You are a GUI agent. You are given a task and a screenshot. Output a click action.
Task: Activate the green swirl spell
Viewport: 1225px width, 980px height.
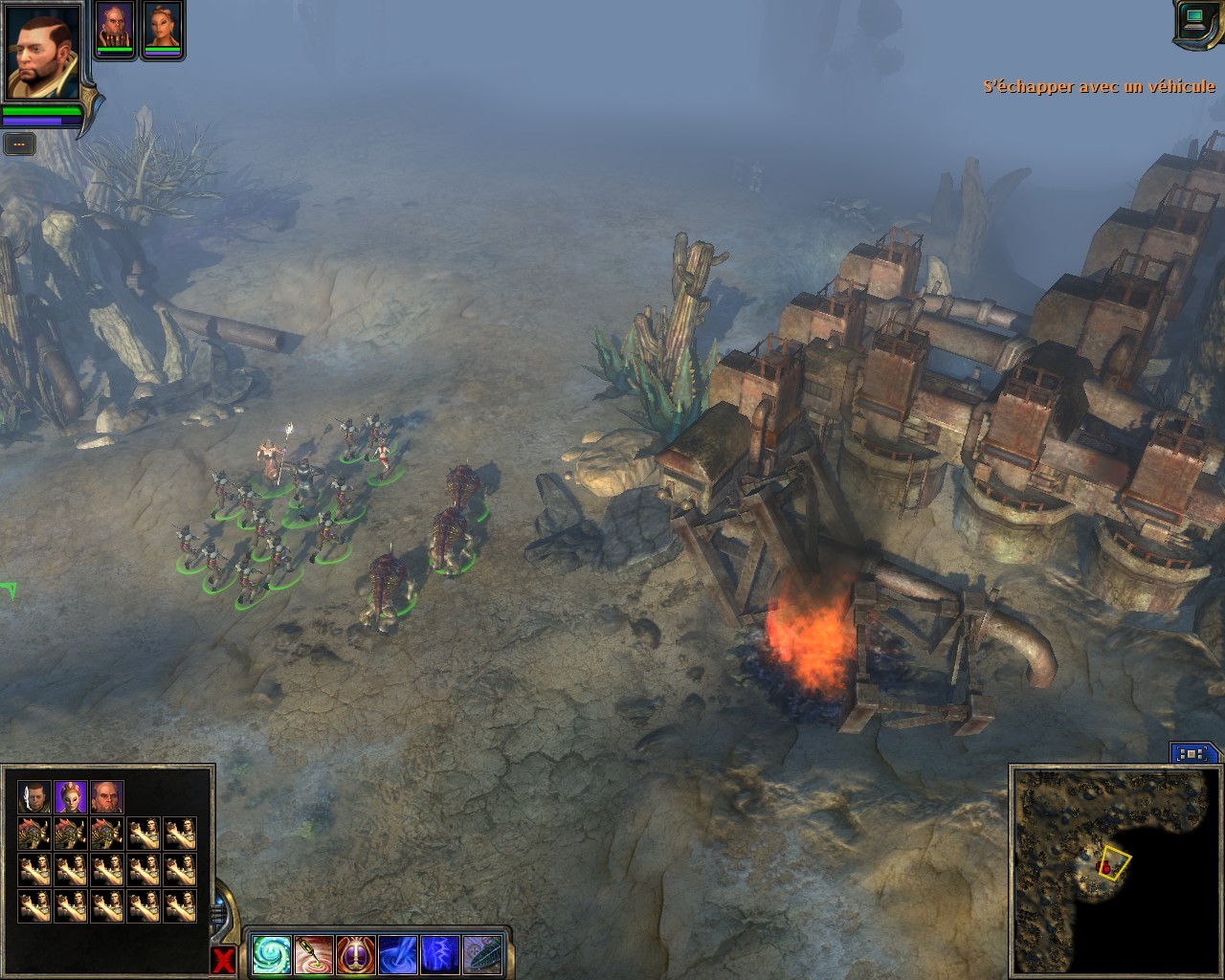point(272,955)
